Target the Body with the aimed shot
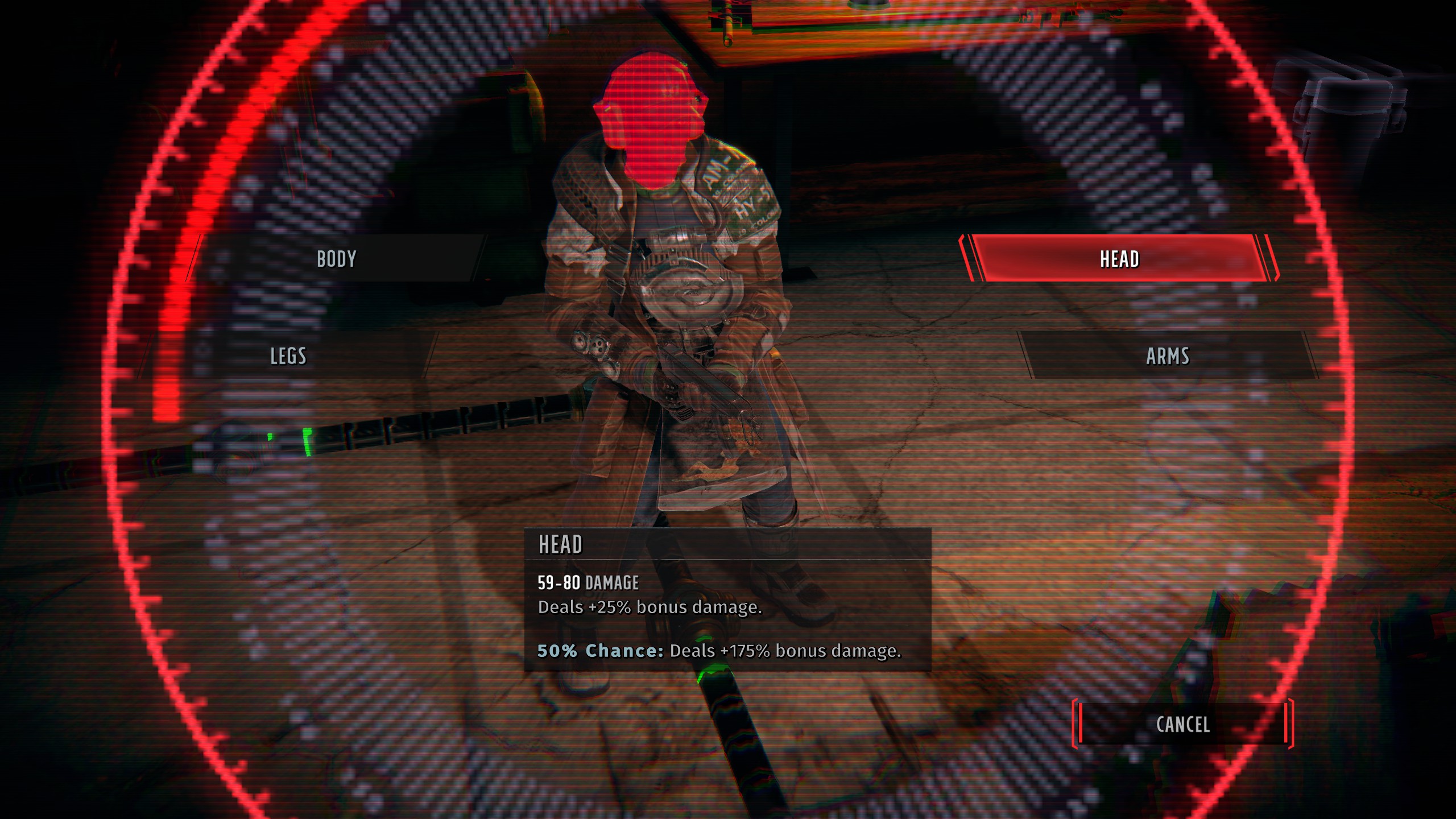The image size is (1456, 819). coord(337,259)
